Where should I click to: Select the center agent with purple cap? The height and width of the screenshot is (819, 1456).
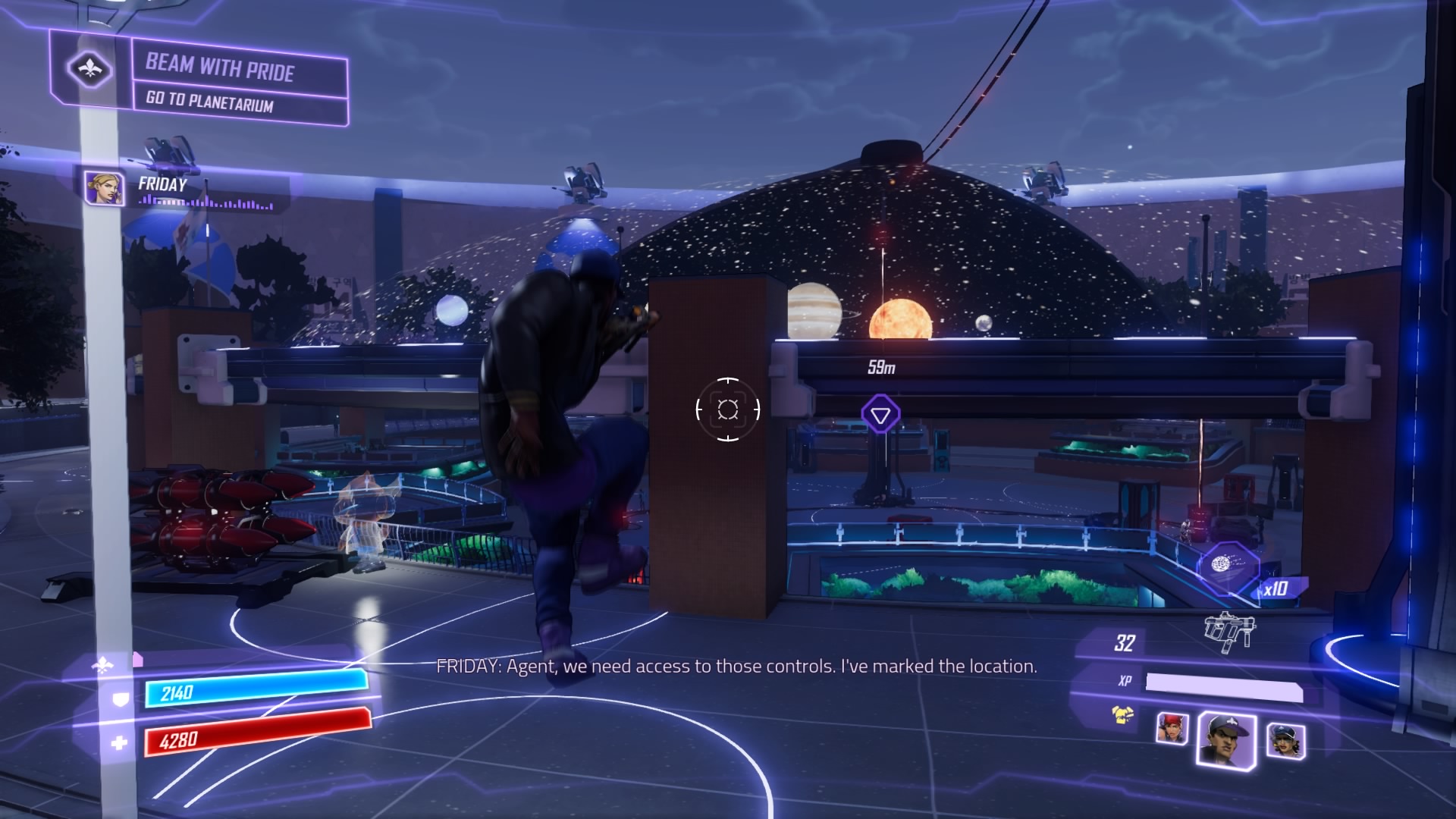[1225, 741]
